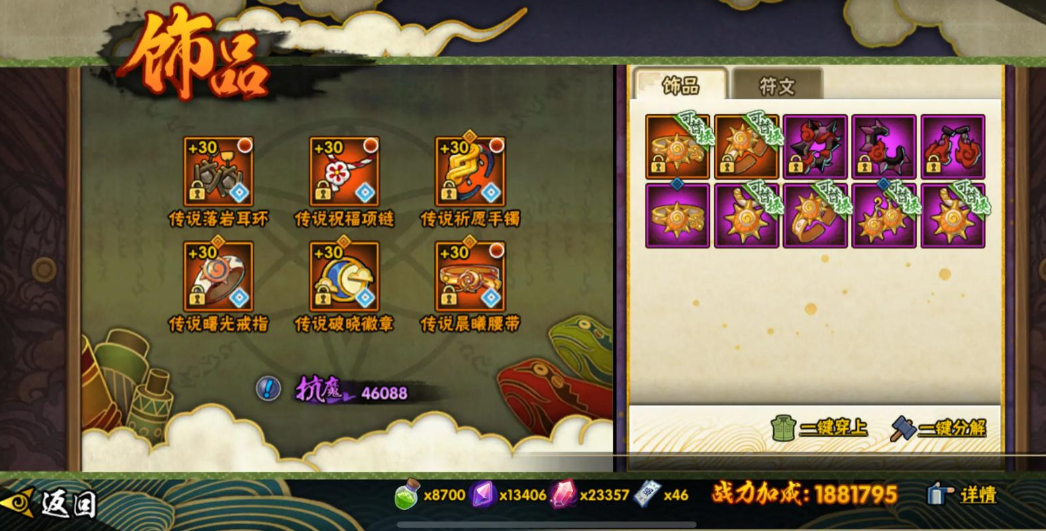Show the 抗魔 info exclamation icon
The height and width of the screenshot is (531, 1046).
coord(268,388)
